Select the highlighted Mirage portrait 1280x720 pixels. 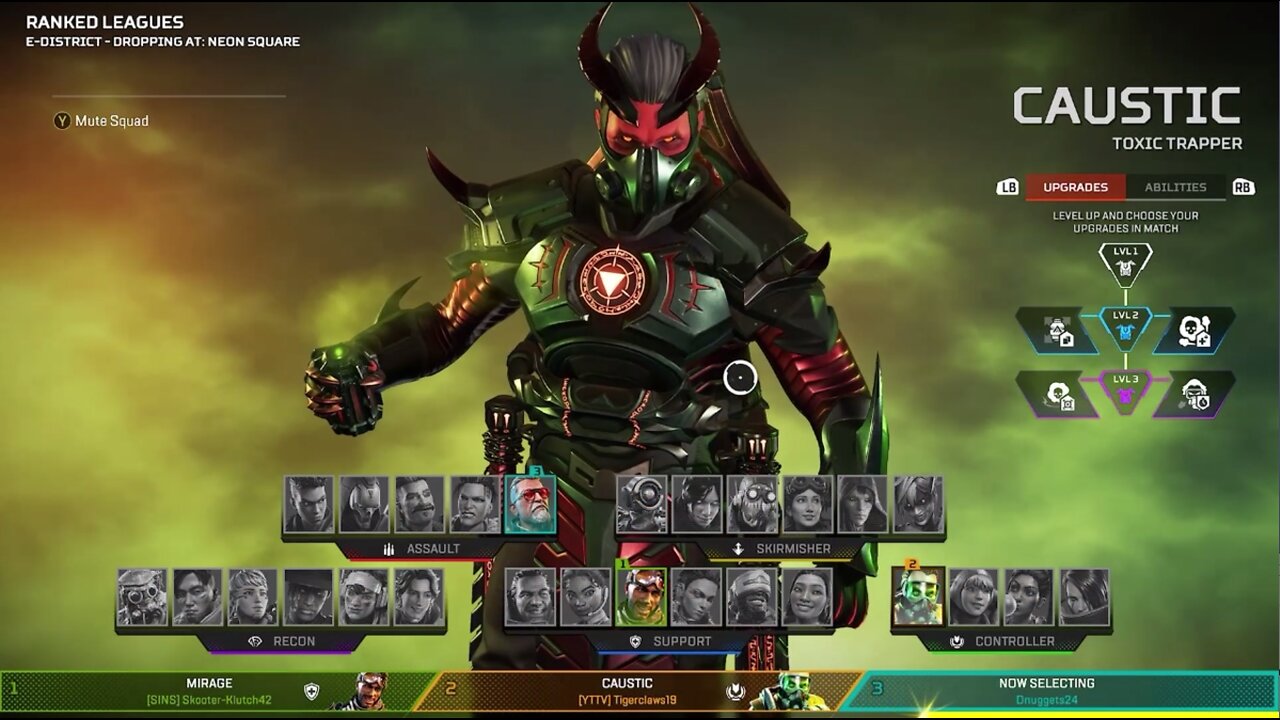coord(641,597)
